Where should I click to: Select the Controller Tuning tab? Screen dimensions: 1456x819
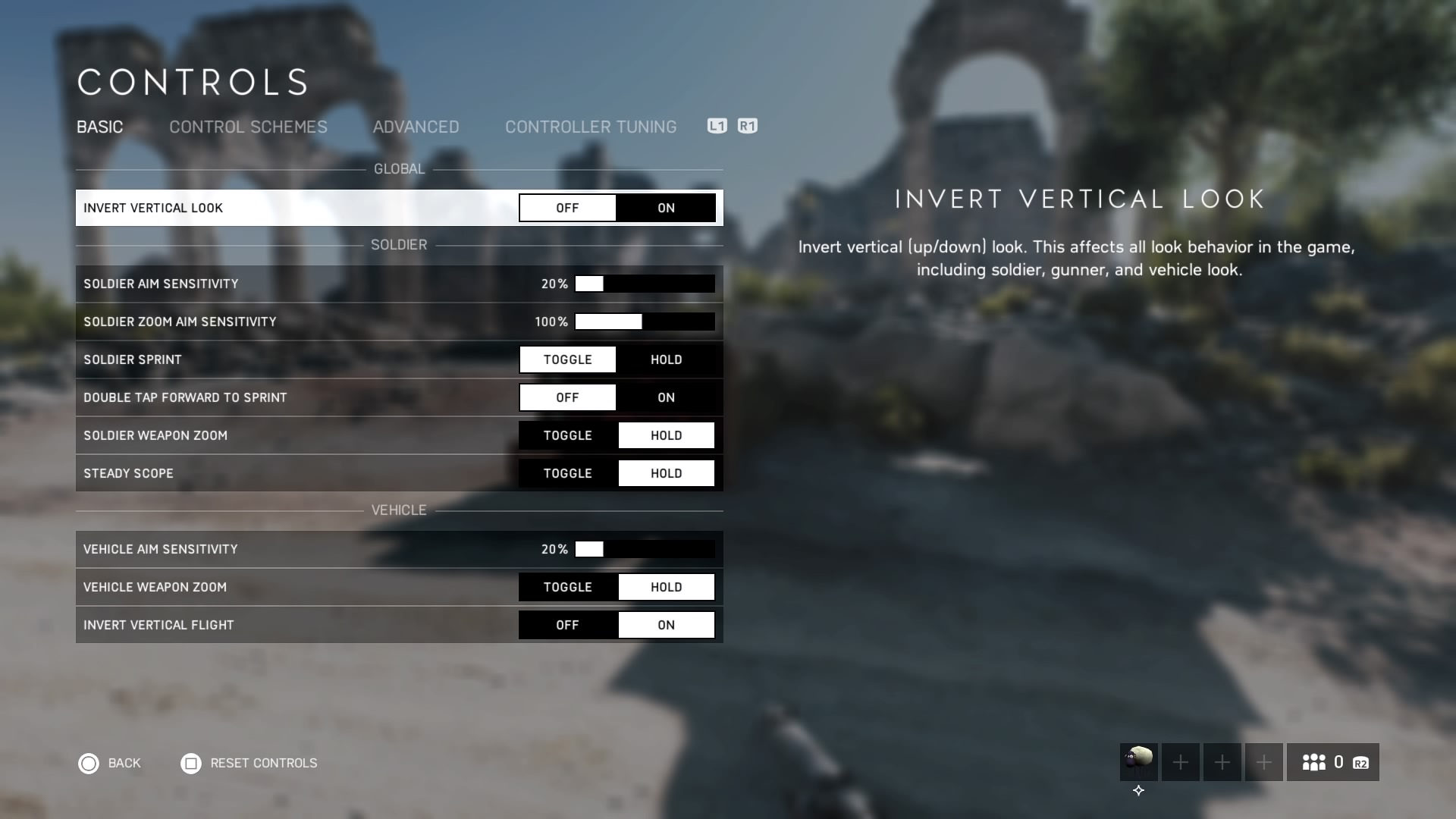(591, 127)
